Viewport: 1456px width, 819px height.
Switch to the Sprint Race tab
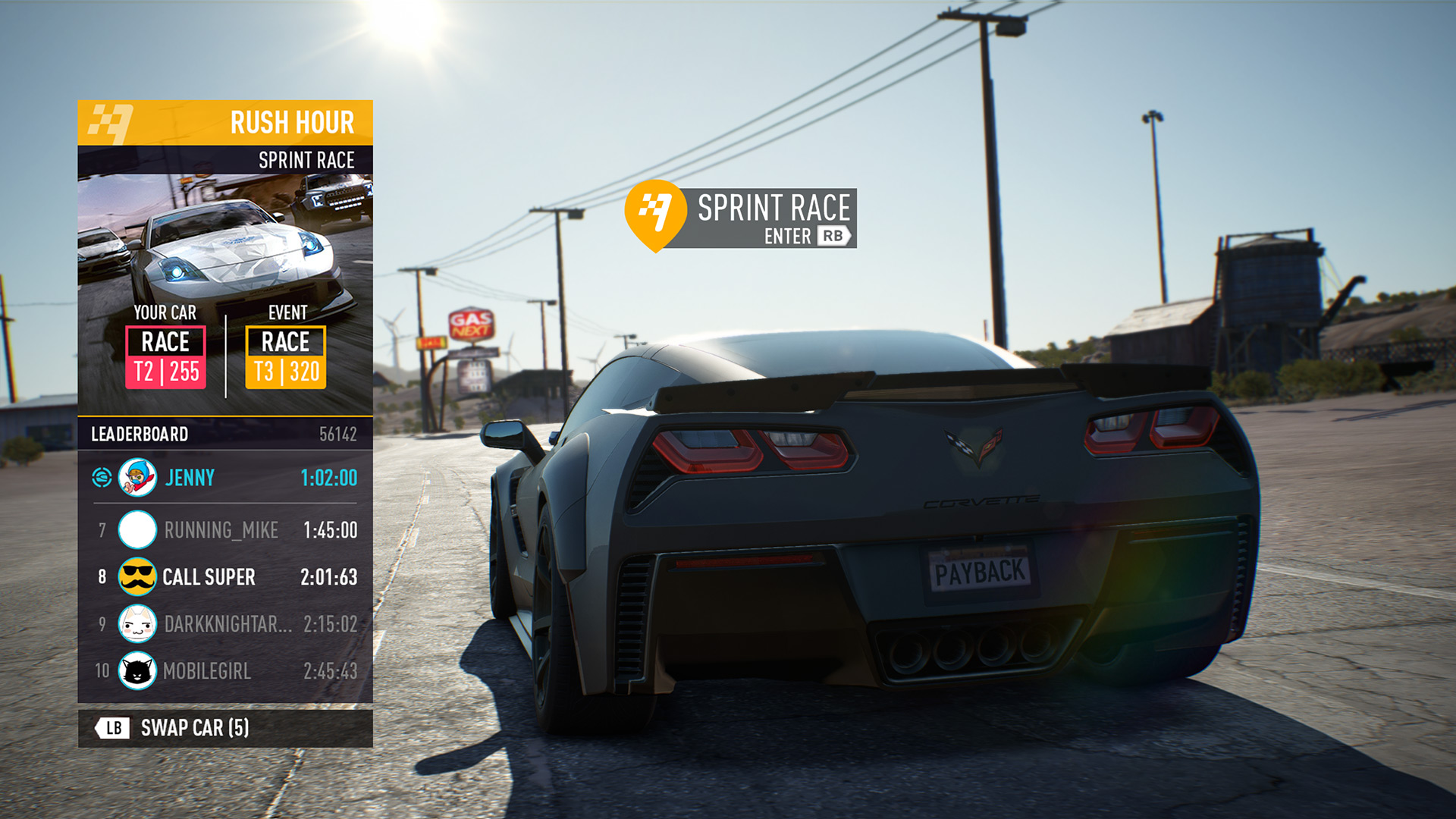click(x=306, y=160)
